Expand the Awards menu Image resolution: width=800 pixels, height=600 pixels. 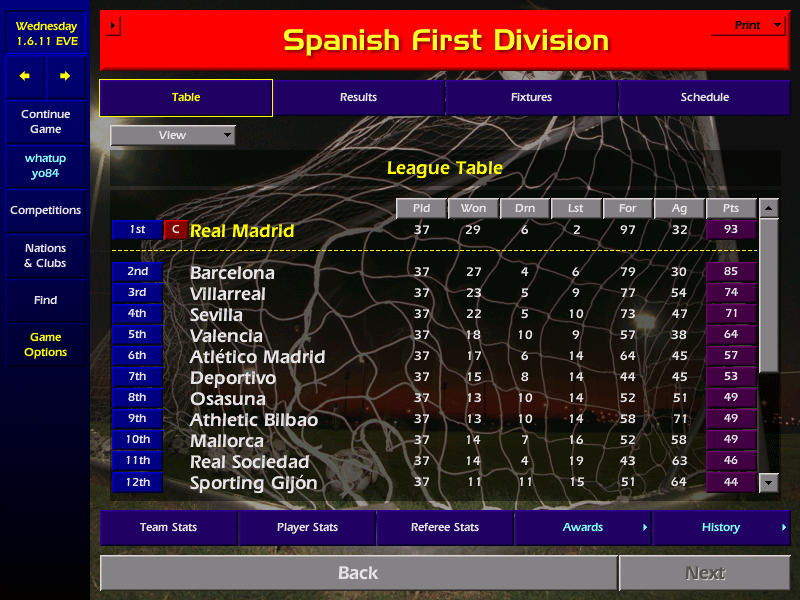click(x=583, y=528)
